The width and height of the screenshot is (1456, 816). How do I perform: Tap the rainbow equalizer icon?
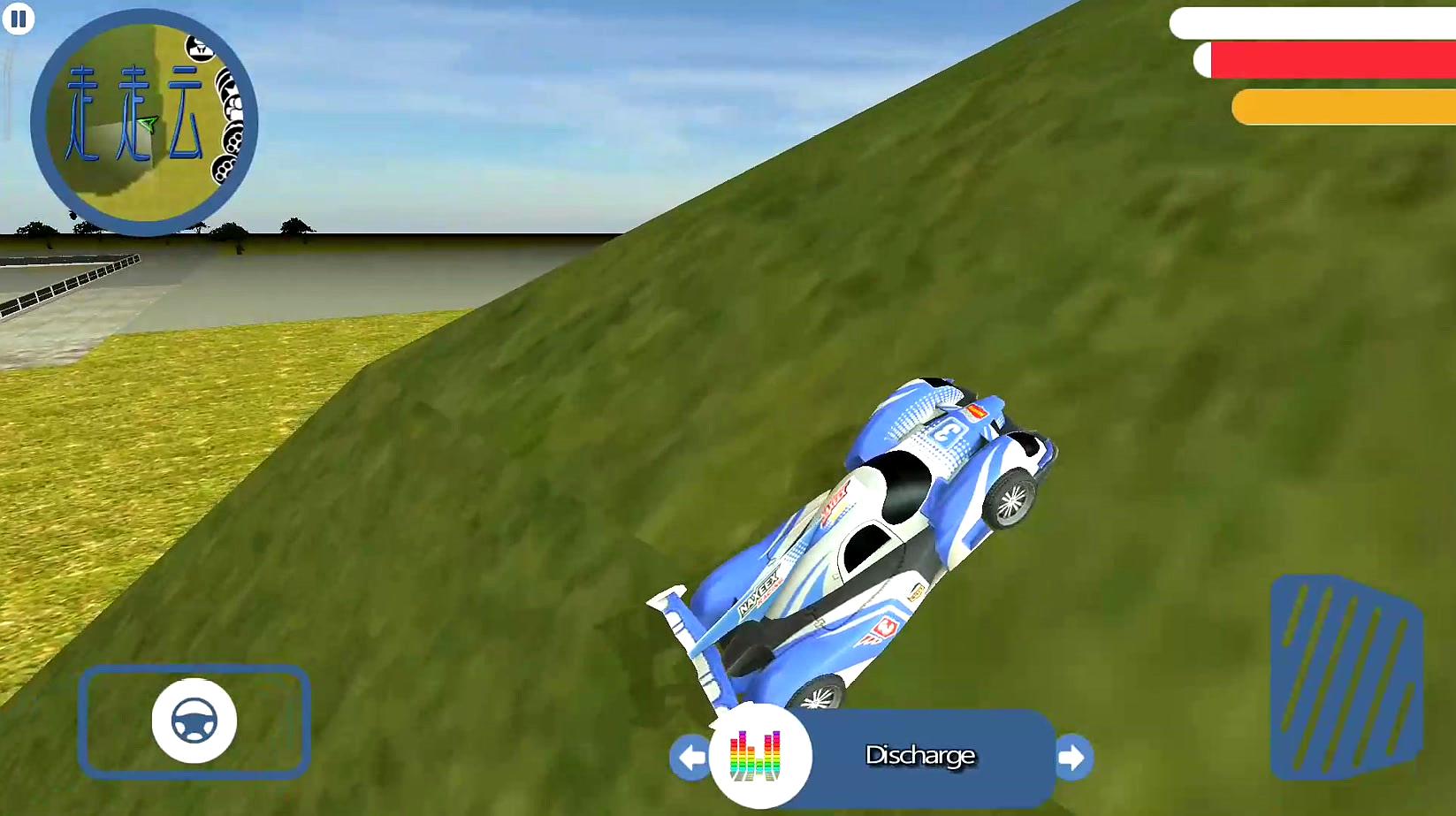click(758, 757)
